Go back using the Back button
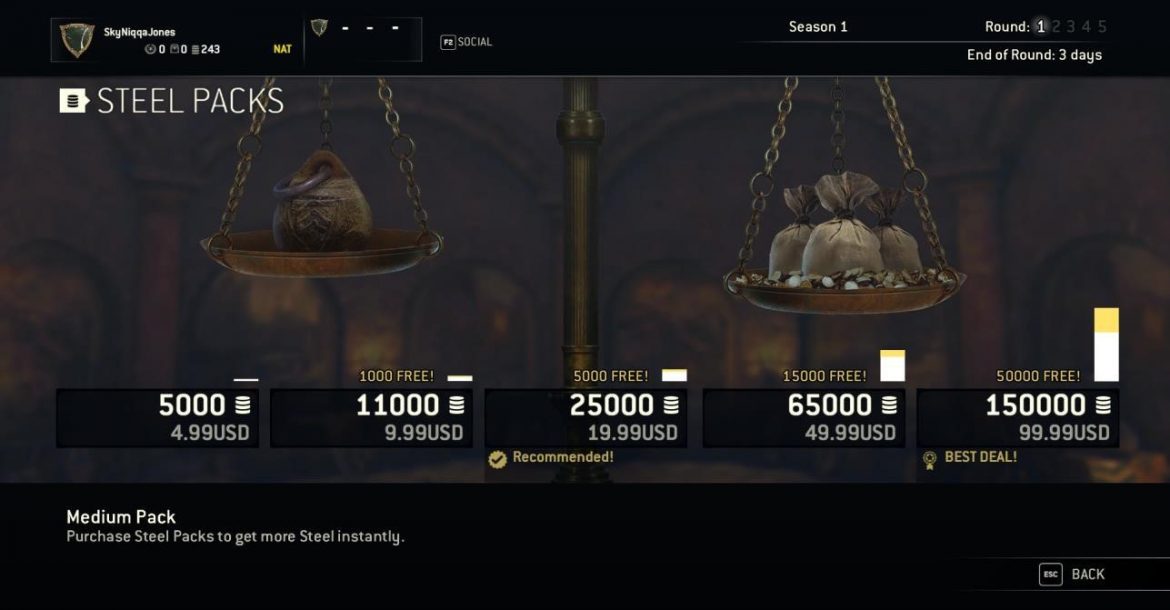This screenshot has height=610, width=1170. tap(1074, 574)
